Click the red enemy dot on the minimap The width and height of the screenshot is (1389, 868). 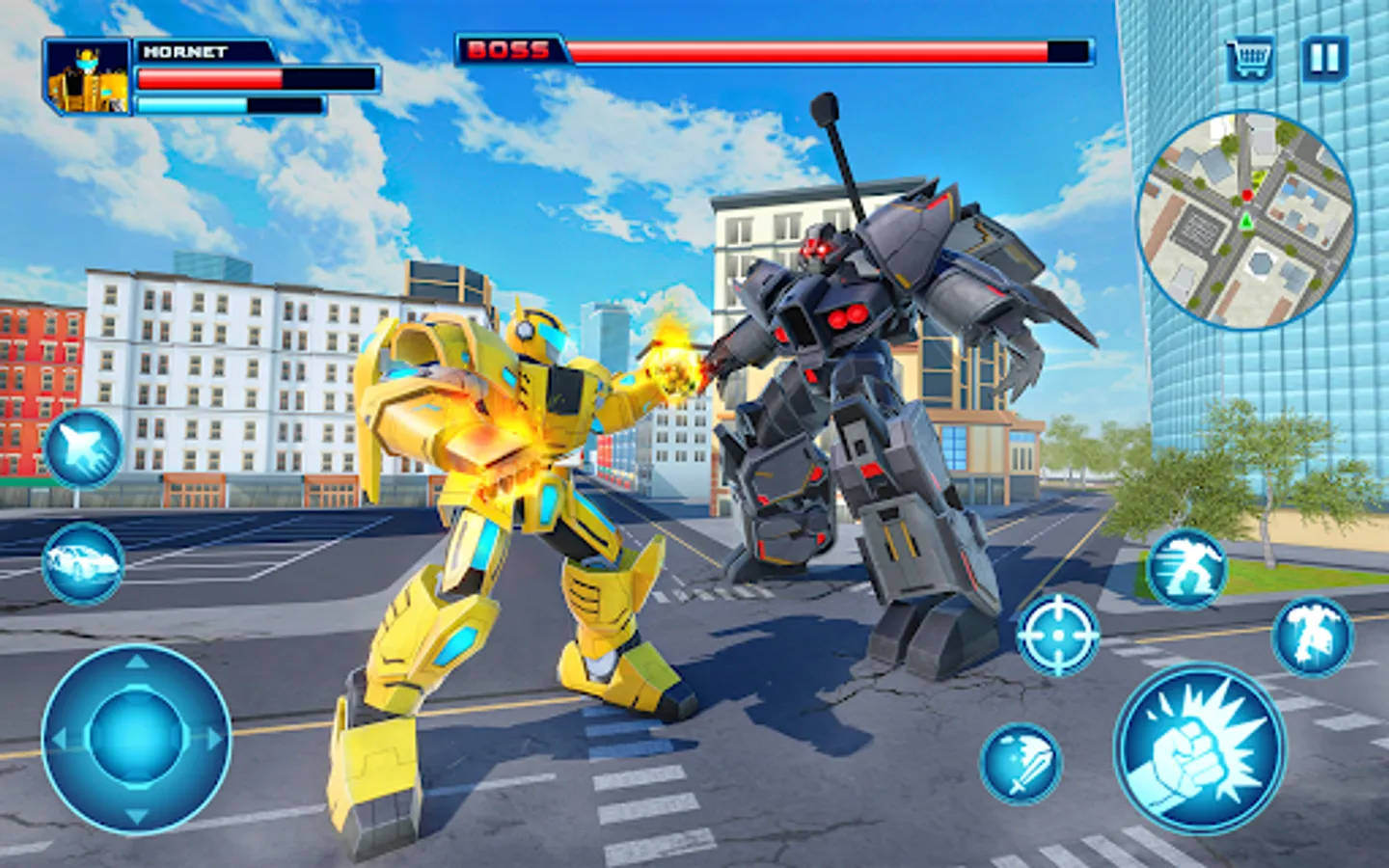1247,195
